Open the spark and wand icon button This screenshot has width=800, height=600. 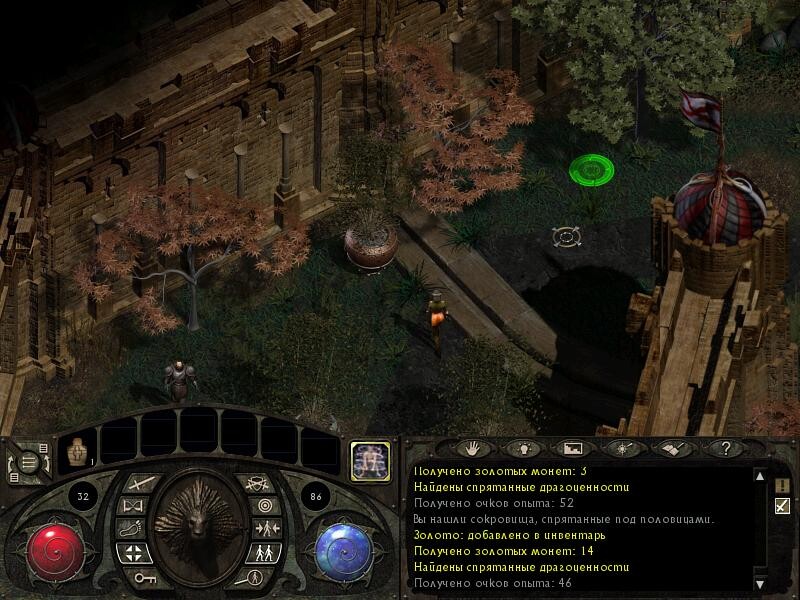[x=623, y=449]
